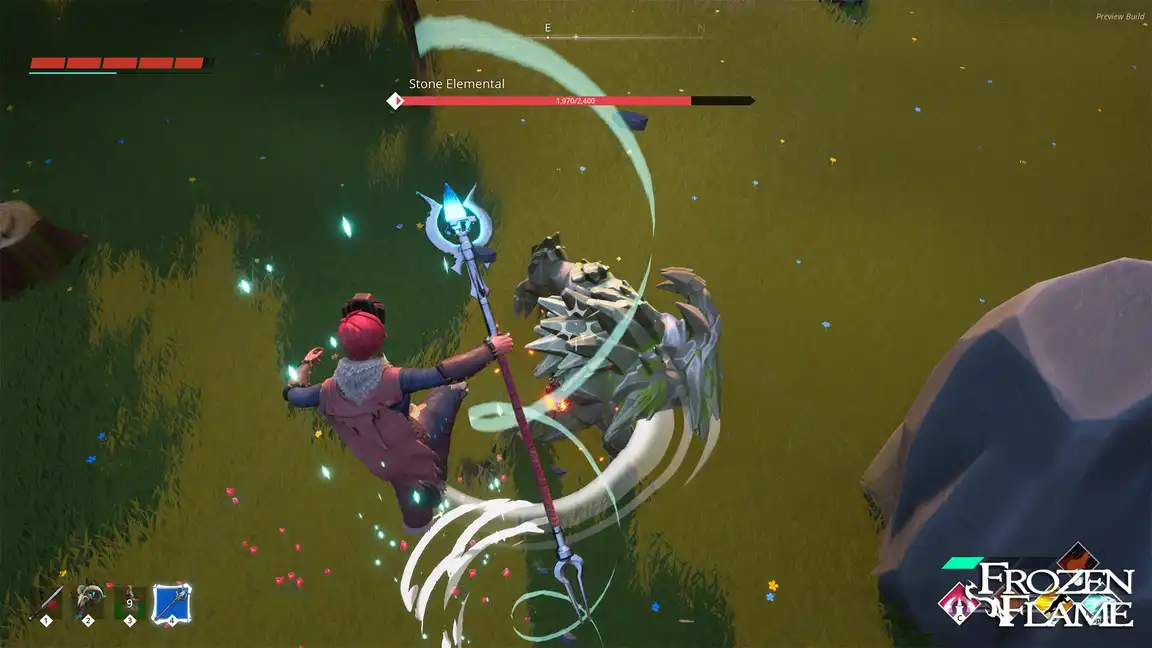
Task: Use the consumable stack of 9
Action: [130, 603]
